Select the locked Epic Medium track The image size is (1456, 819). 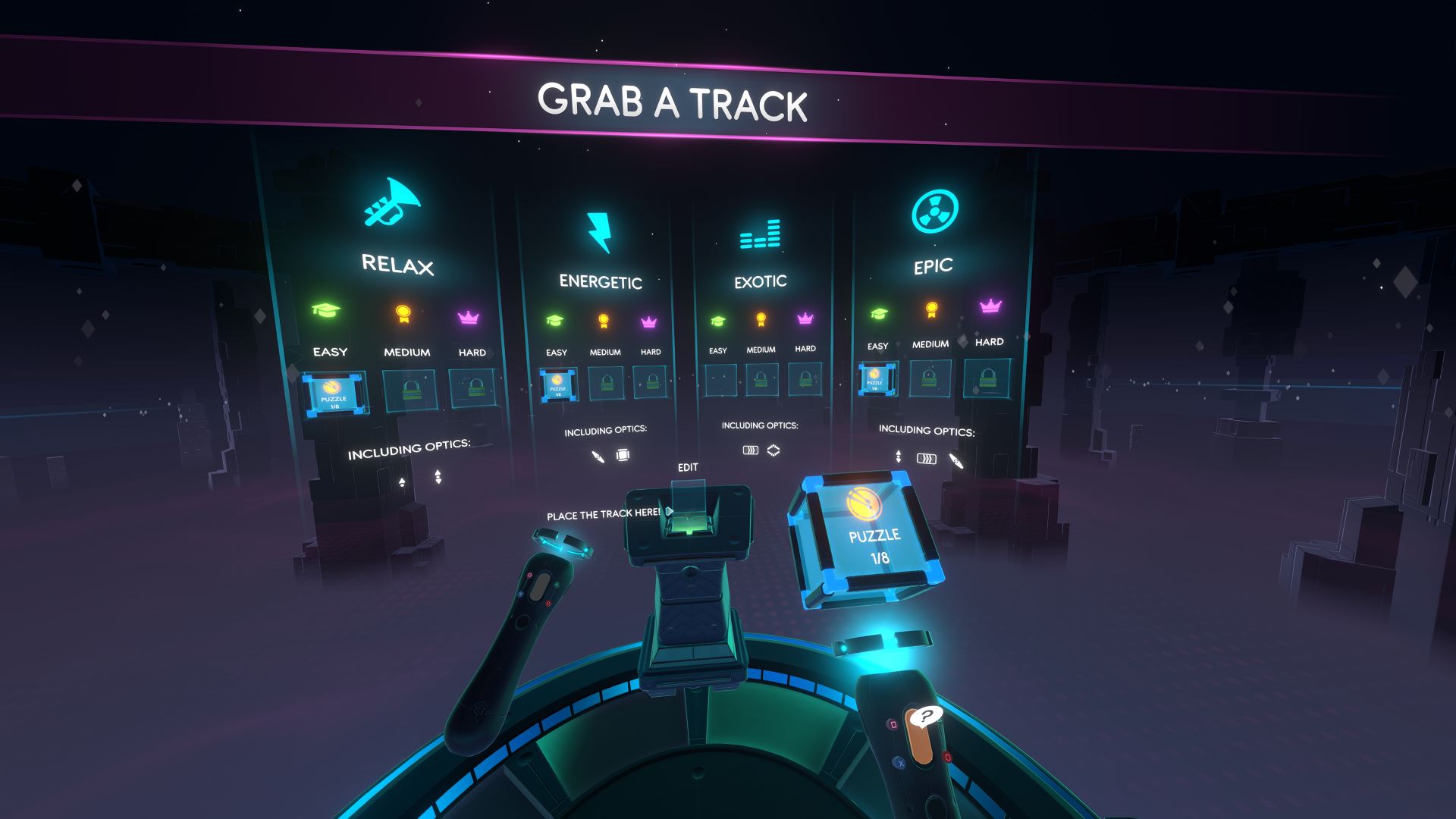930,377
